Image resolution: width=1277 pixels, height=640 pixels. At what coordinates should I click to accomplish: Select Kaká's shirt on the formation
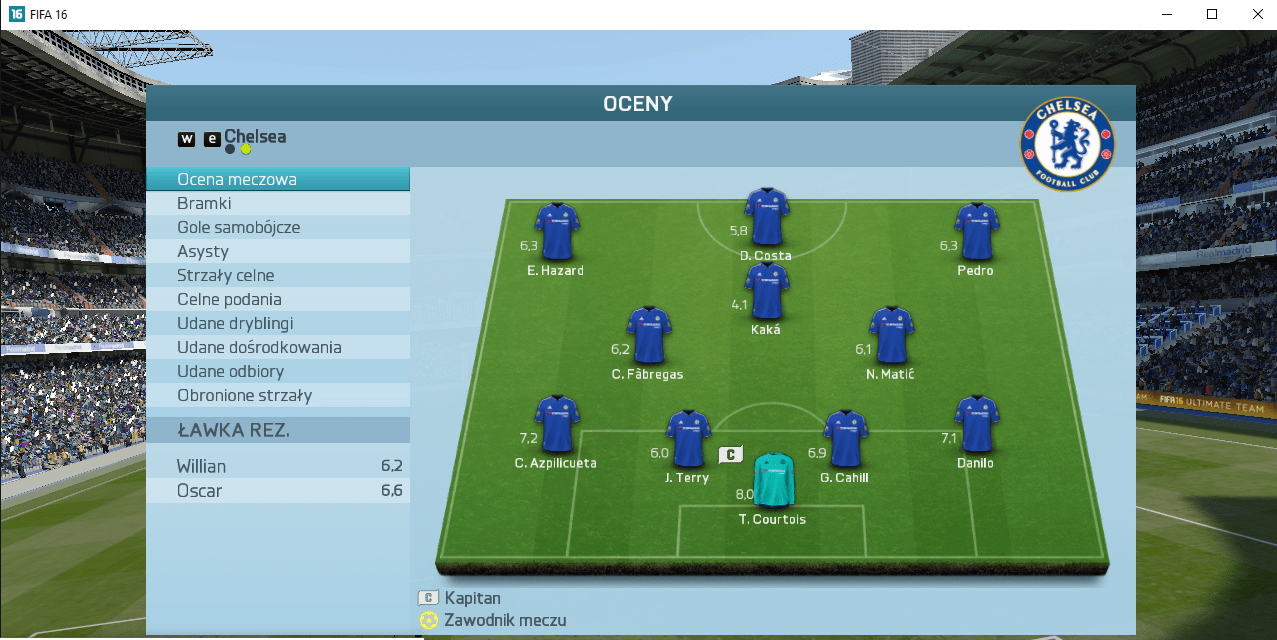click(766, 291)
